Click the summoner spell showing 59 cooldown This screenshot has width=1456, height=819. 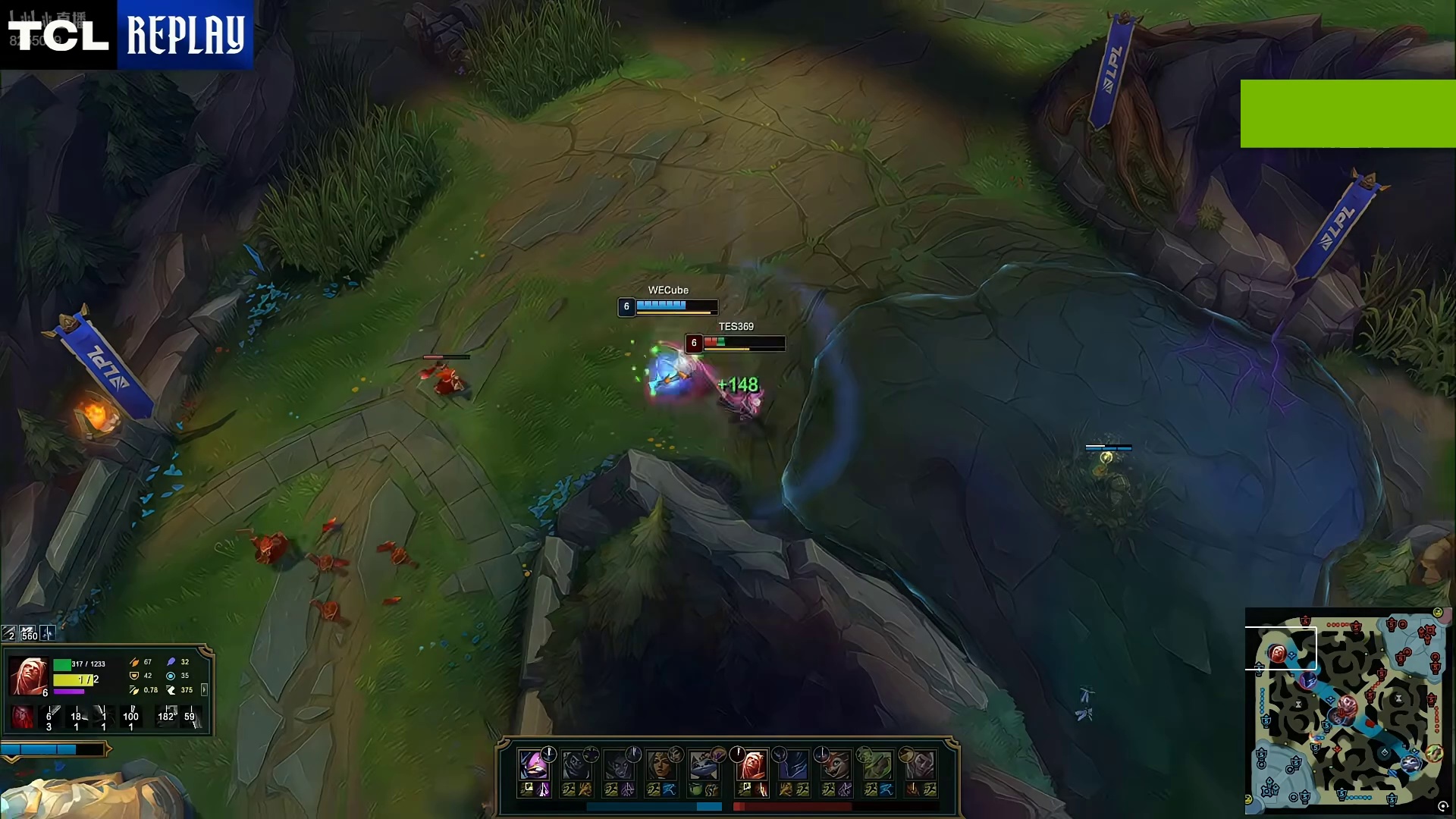tap(190, 716)
